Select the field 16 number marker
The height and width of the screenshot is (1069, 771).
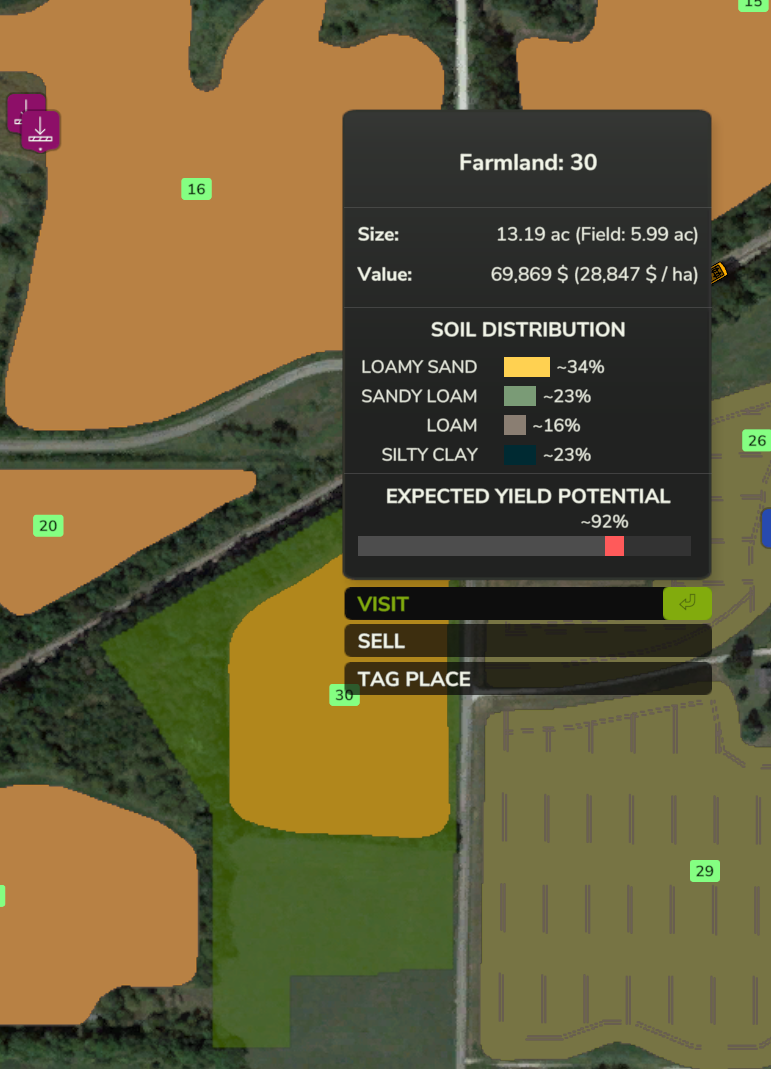(x=196, y=189)
